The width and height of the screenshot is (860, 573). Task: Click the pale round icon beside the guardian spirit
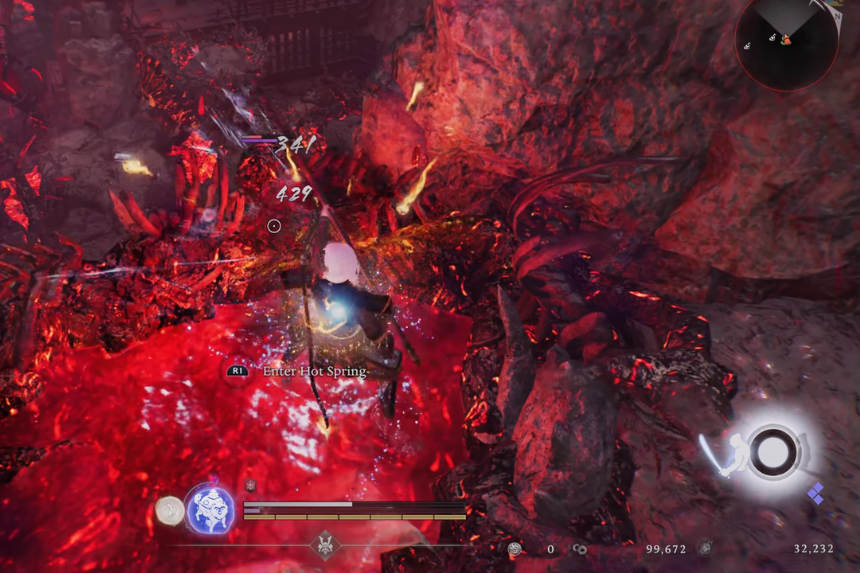[170, 511]
